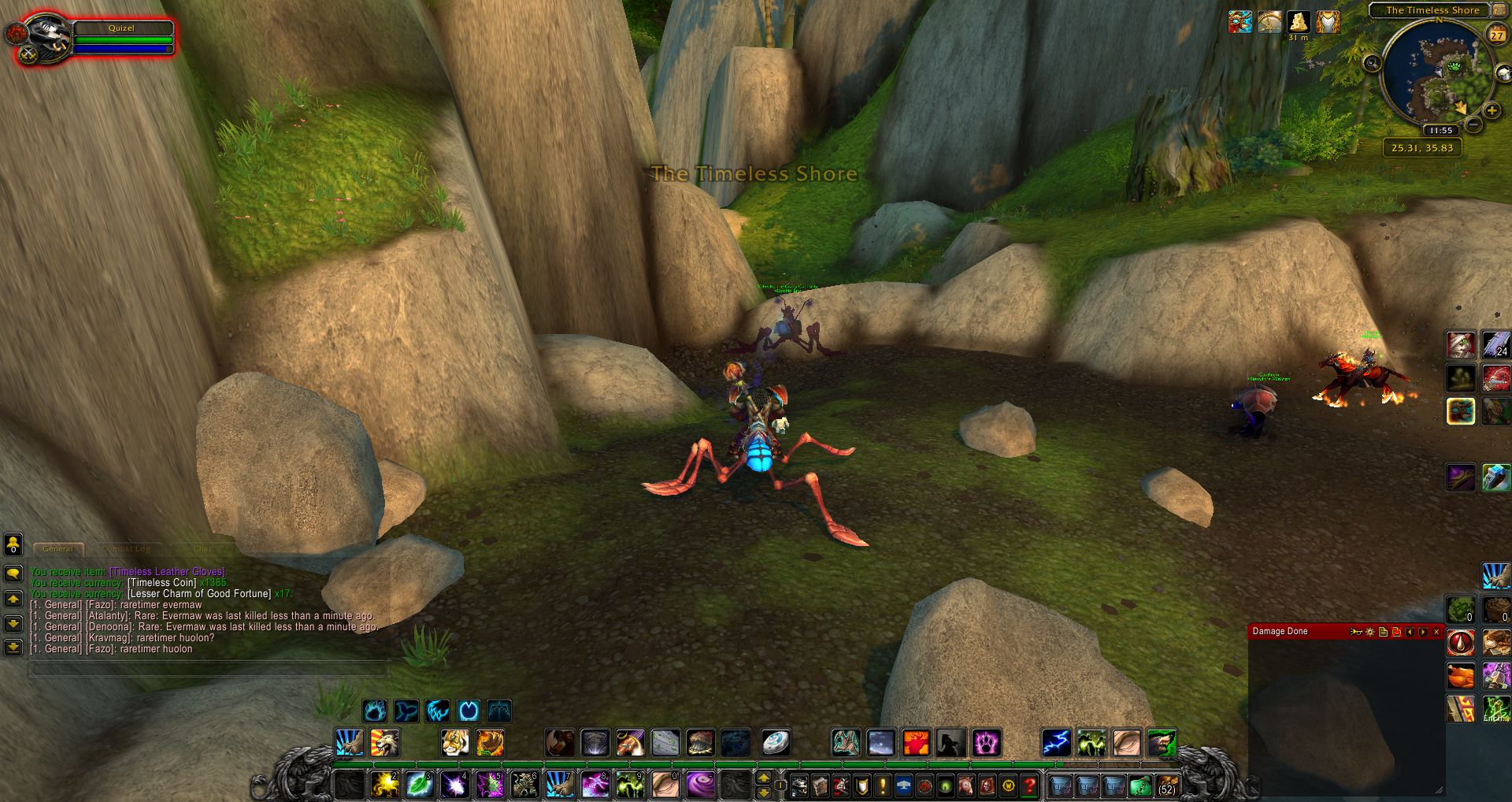Screen dimensions: 1512x802
Task: Close the Damage Done meter window
Action: coord(1436,632)
